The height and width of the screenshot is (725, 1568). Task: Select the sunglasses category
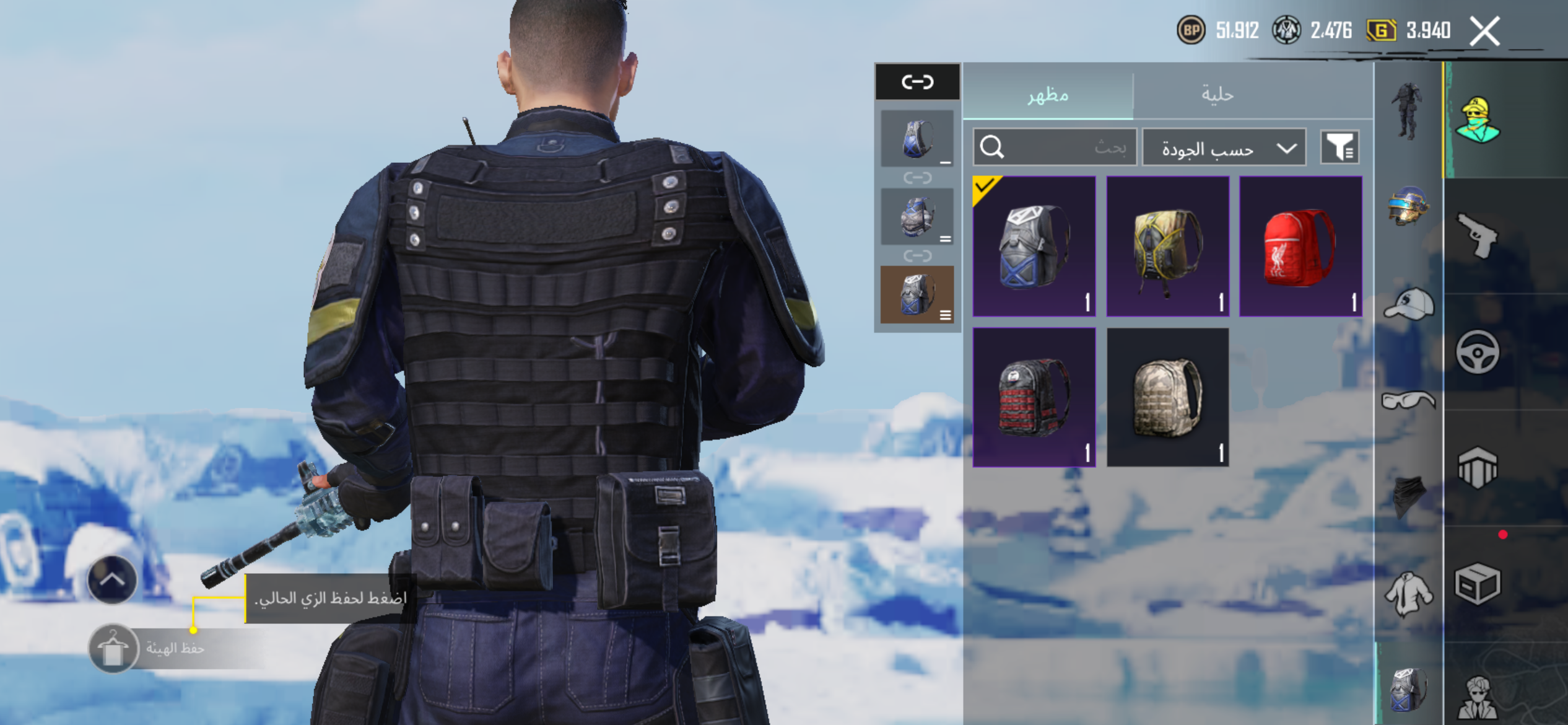click(1408, 400)
